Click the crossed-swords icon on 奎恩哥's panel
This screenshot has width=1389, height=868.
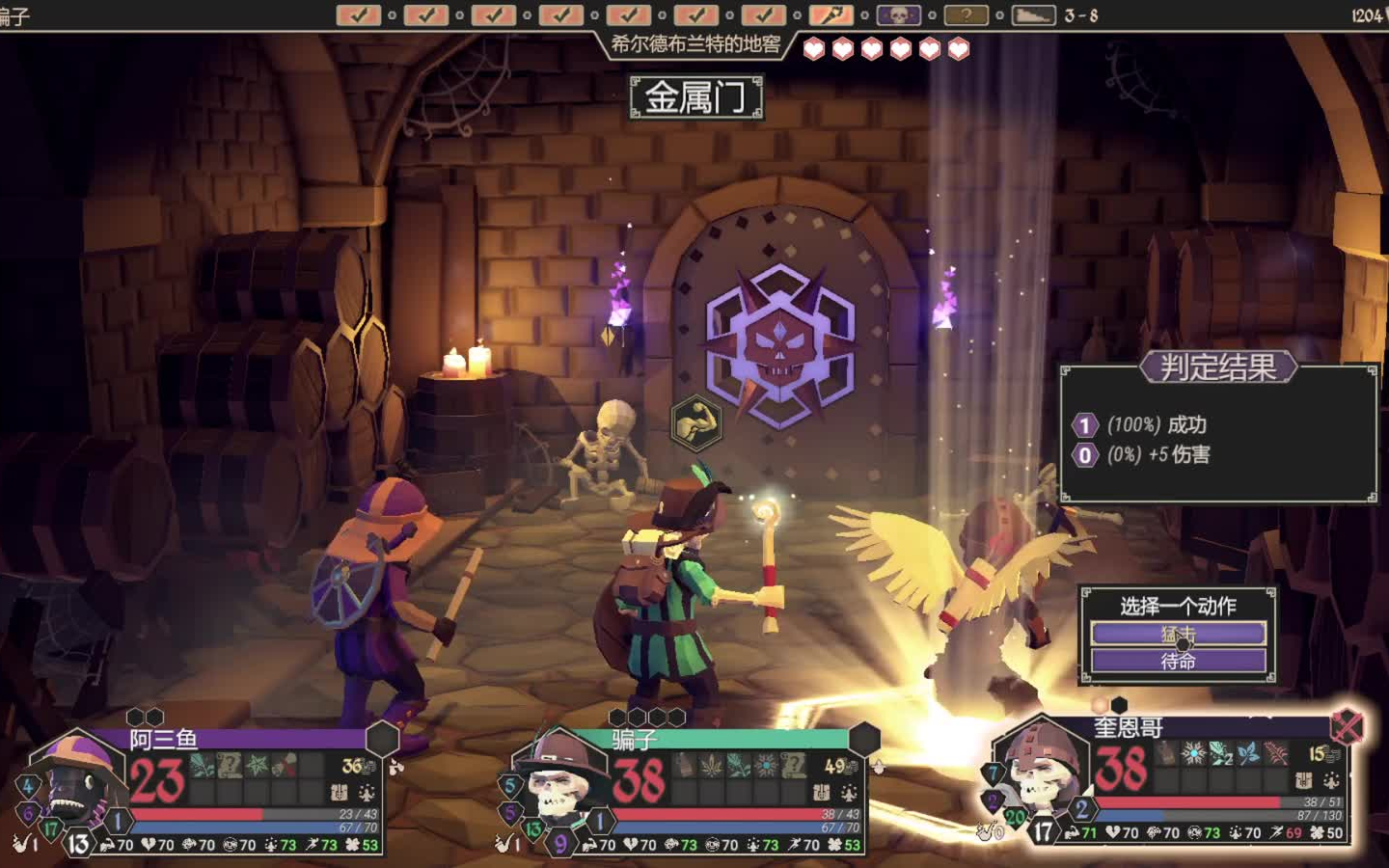[x=1347, y=726]
